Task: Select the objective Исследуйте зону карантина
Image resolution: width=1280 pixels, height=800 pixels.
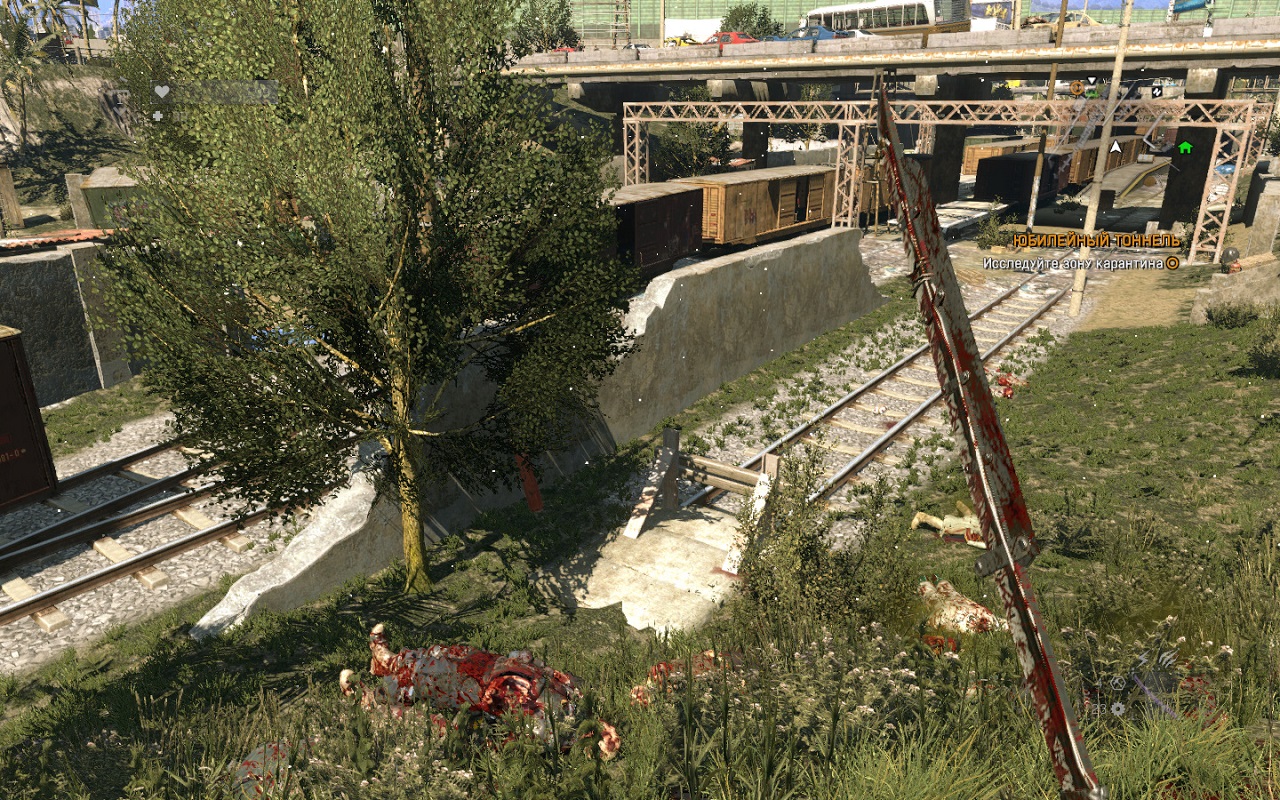Action: click(1073, 263)
